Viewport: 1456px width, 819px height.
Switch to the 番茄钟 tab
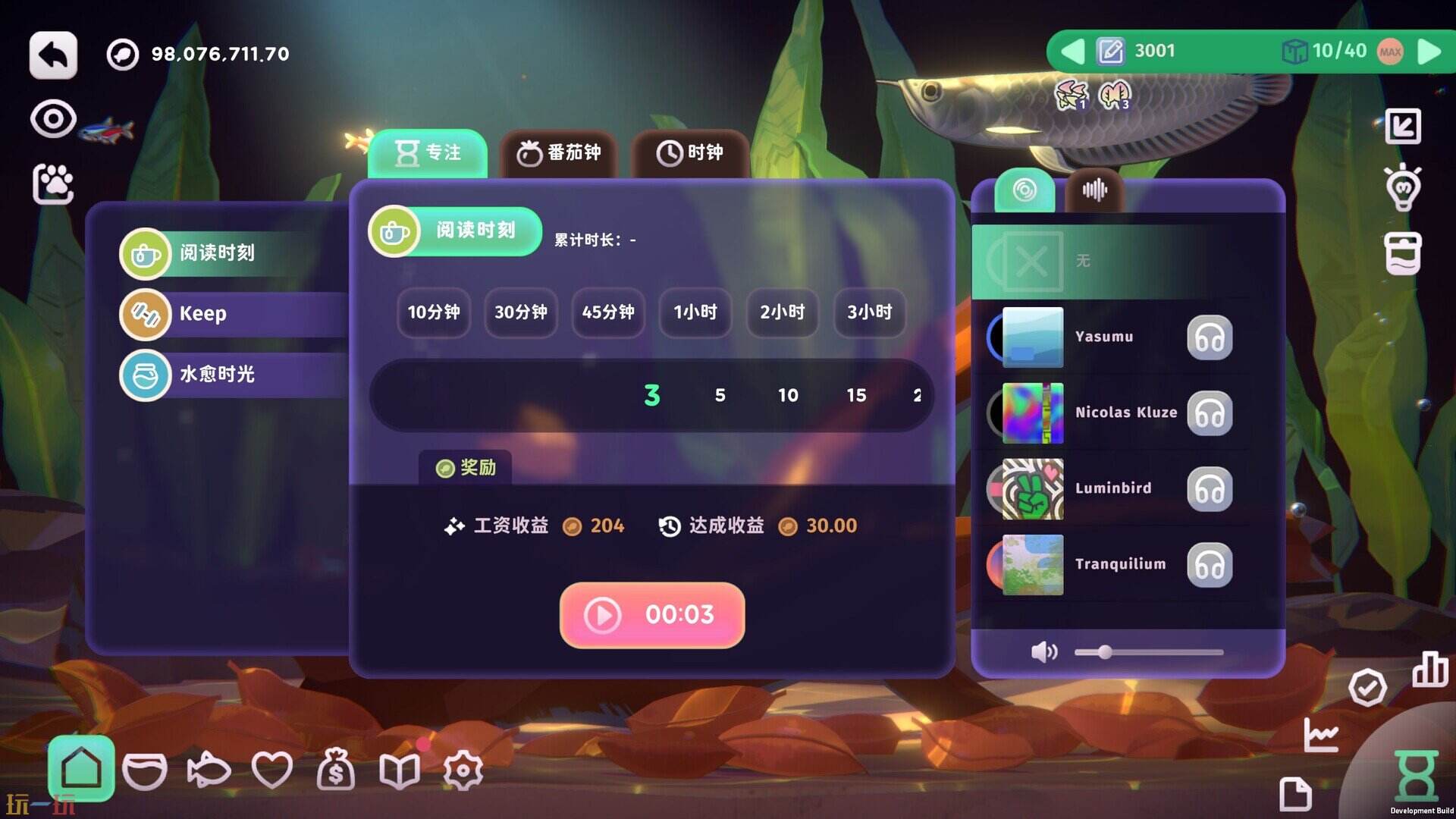[559, 152]
